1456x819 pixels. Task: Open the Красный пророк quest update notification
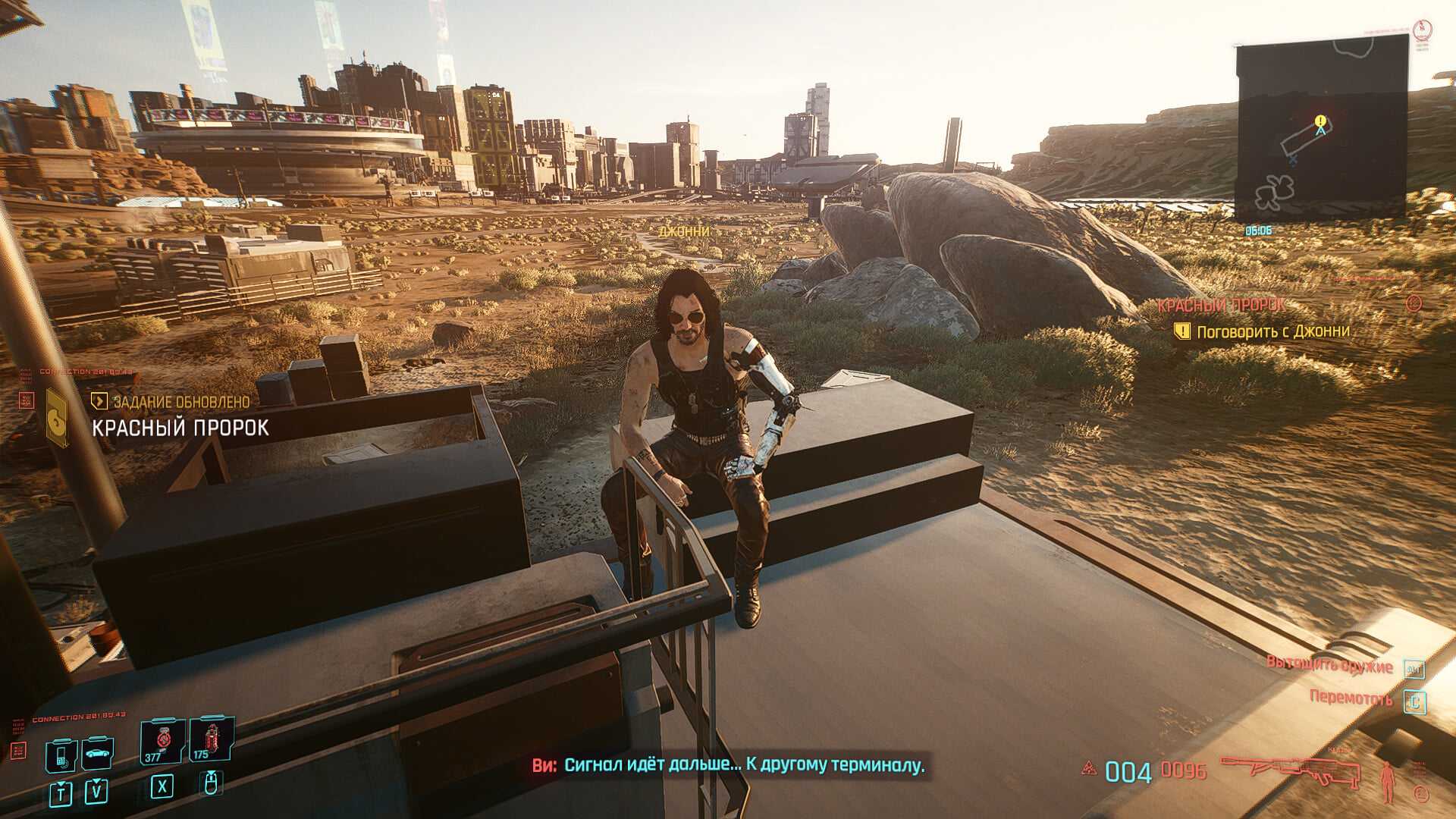pos(180,427)
